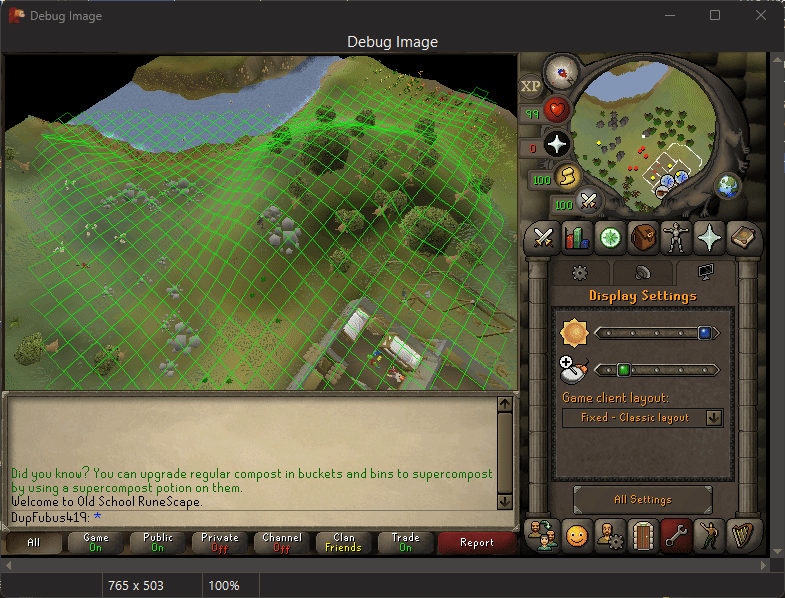Image resolution: width=785 pixels, height=598 pixels.
Task: Expand the Game client layout dropdown
Action: coord(714,418)
